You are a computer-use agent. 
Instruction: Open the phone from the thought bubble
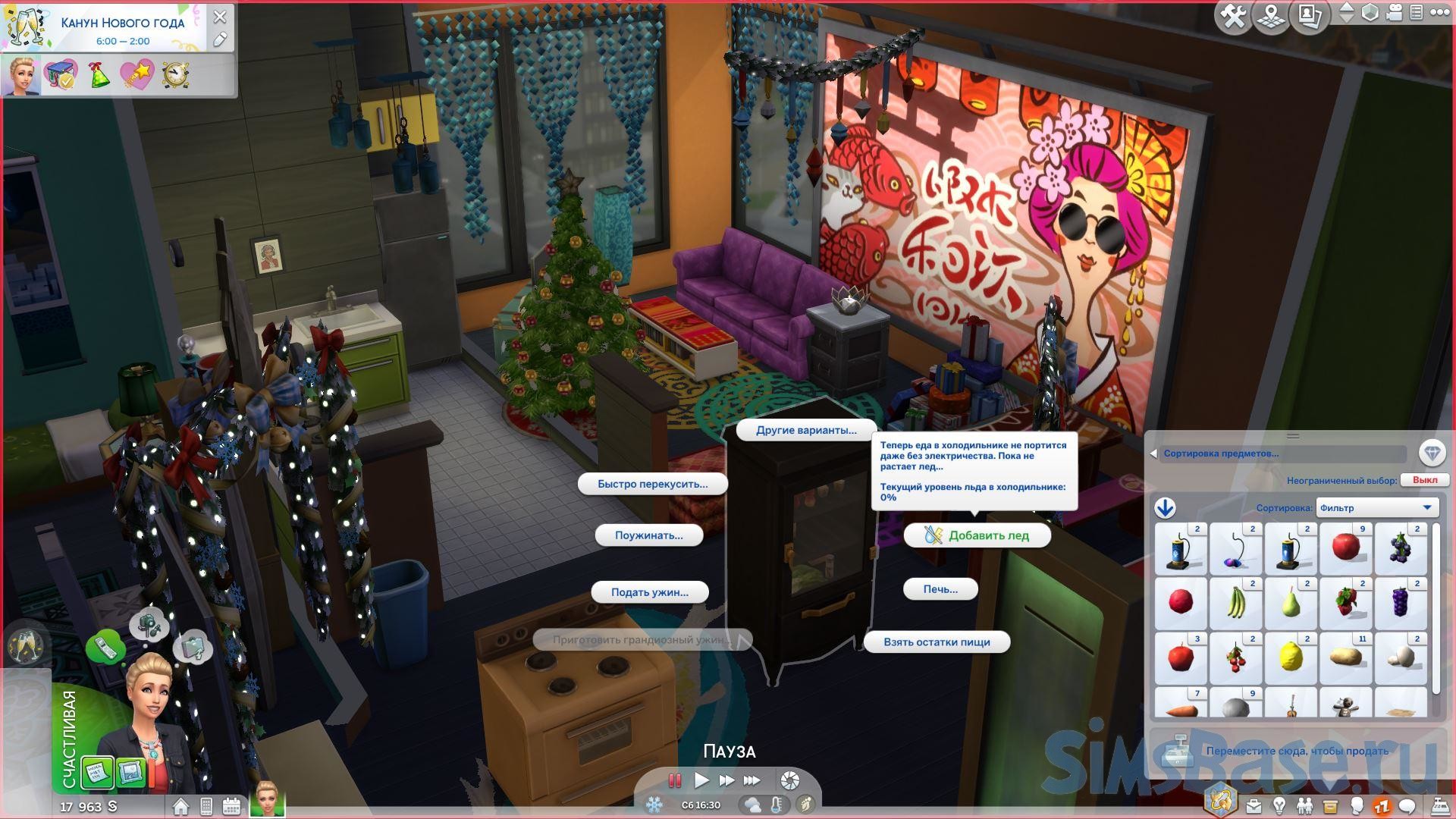point(105,647)
